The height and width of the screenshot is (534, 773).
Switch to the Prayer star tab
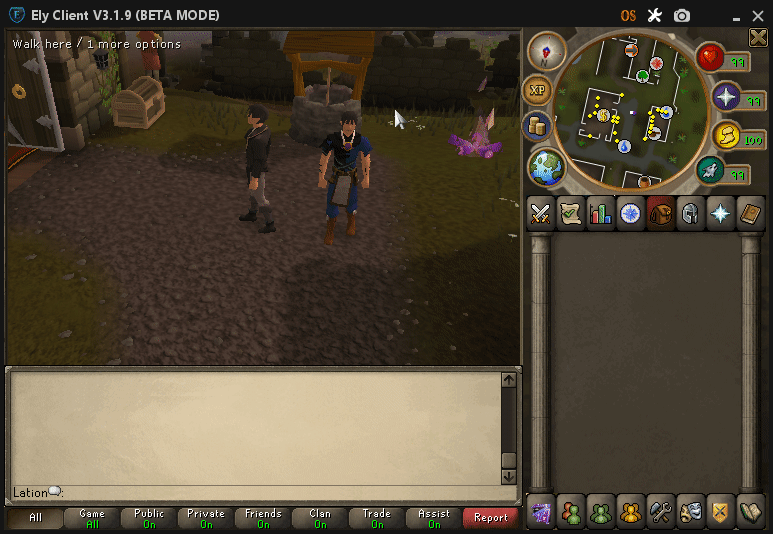[720, 213]
